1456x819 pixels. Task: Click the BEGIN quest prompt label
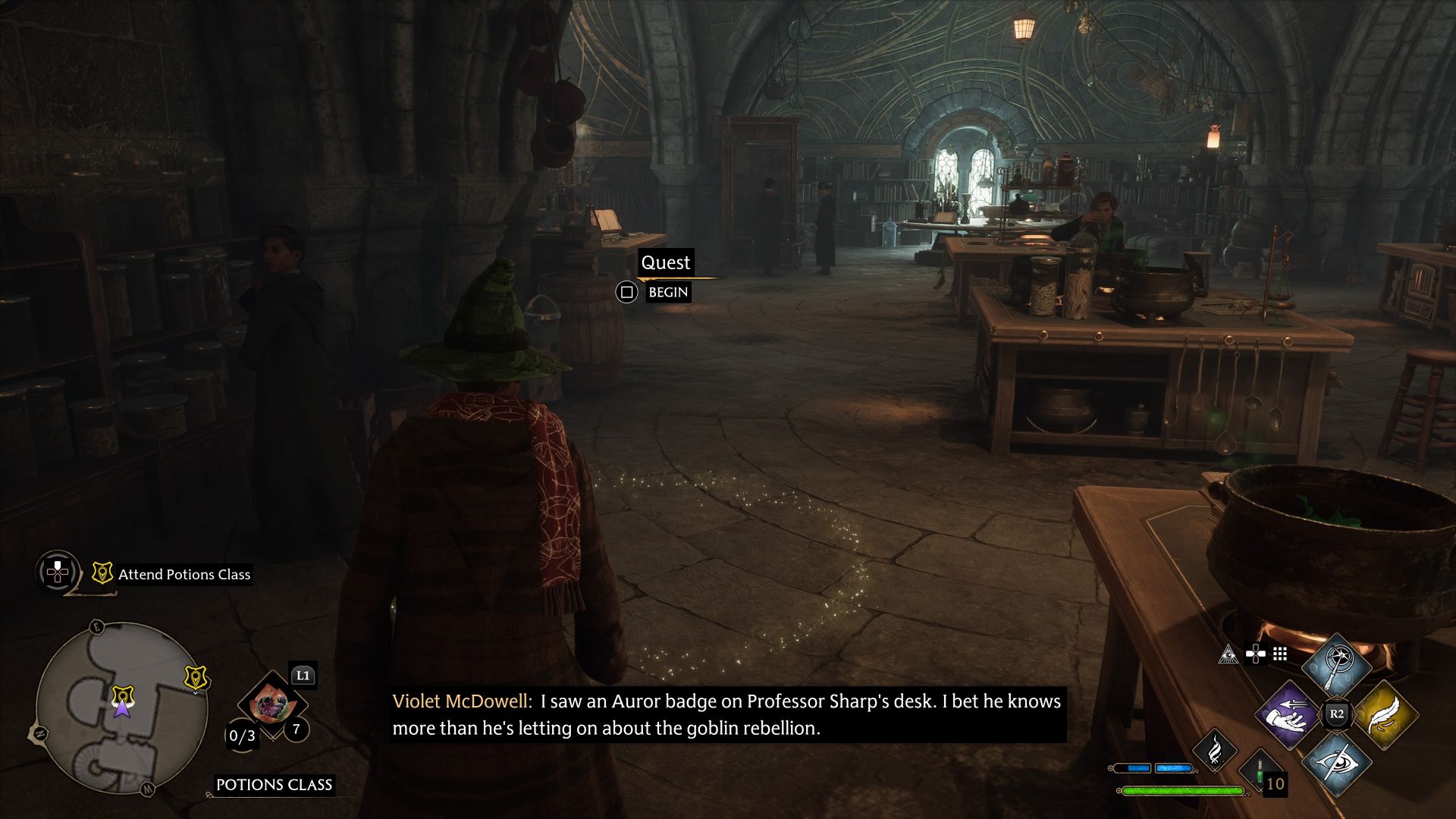668,292
